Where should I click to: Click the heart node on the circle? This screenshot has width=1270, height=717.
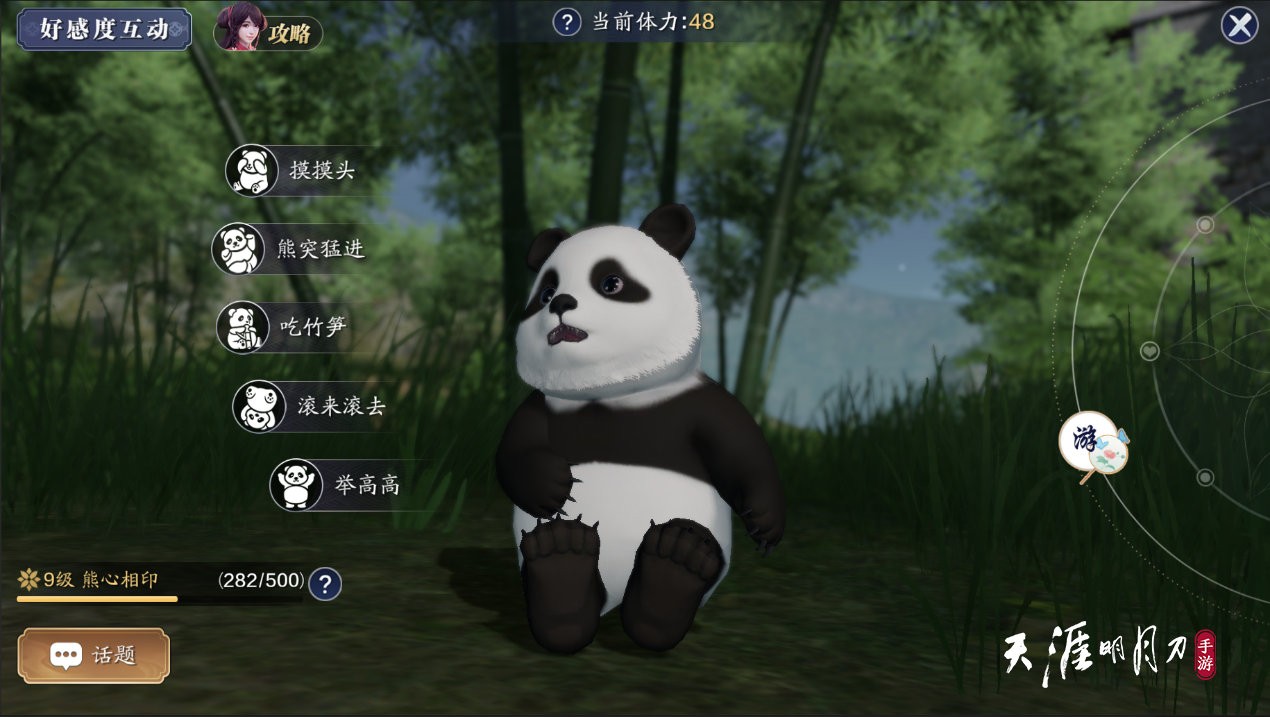click(1149, 351)
